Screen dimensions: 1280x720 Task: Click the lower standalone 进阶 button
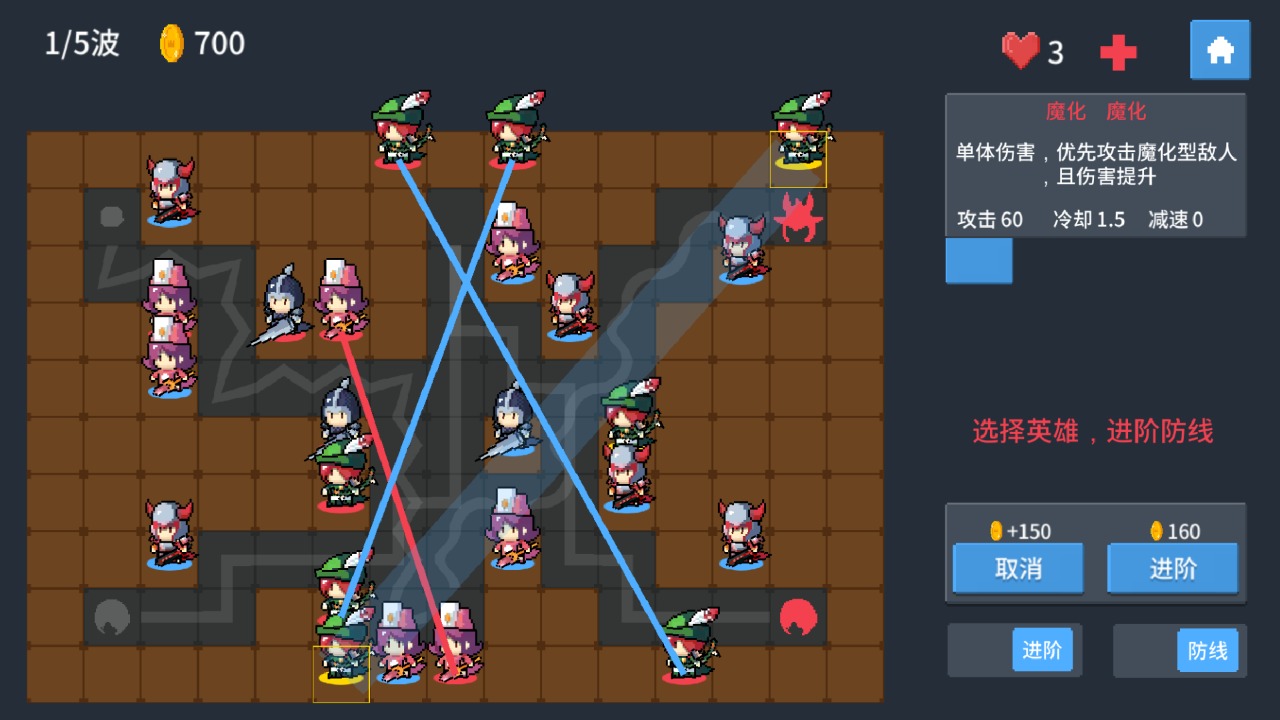click(x=1043, y=649)
